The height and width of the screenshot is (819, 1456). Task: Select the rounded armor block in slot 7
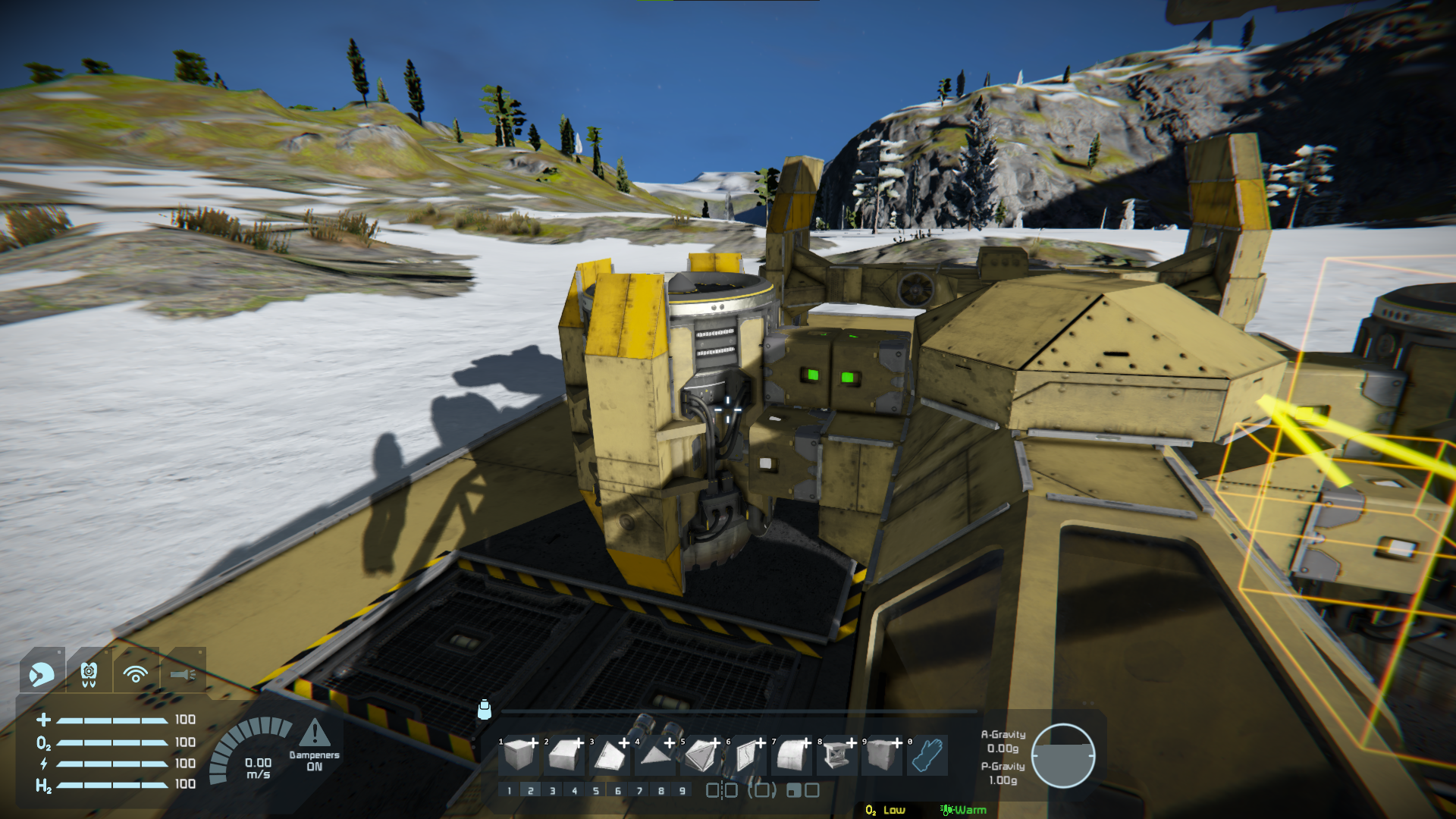[x=792, y=755]
